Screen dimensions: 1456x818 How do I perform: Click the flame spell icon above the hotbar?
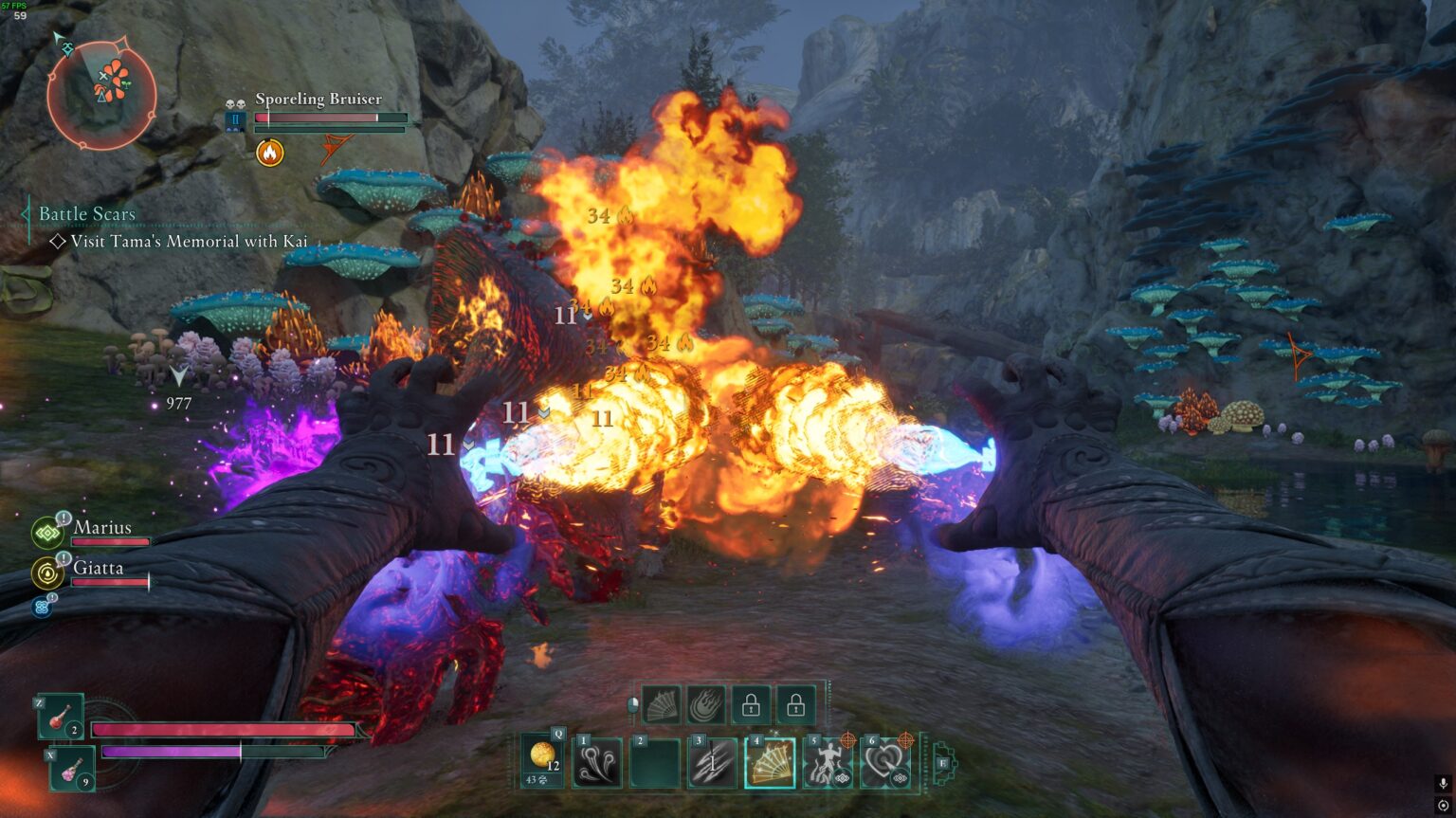(703, 705)
